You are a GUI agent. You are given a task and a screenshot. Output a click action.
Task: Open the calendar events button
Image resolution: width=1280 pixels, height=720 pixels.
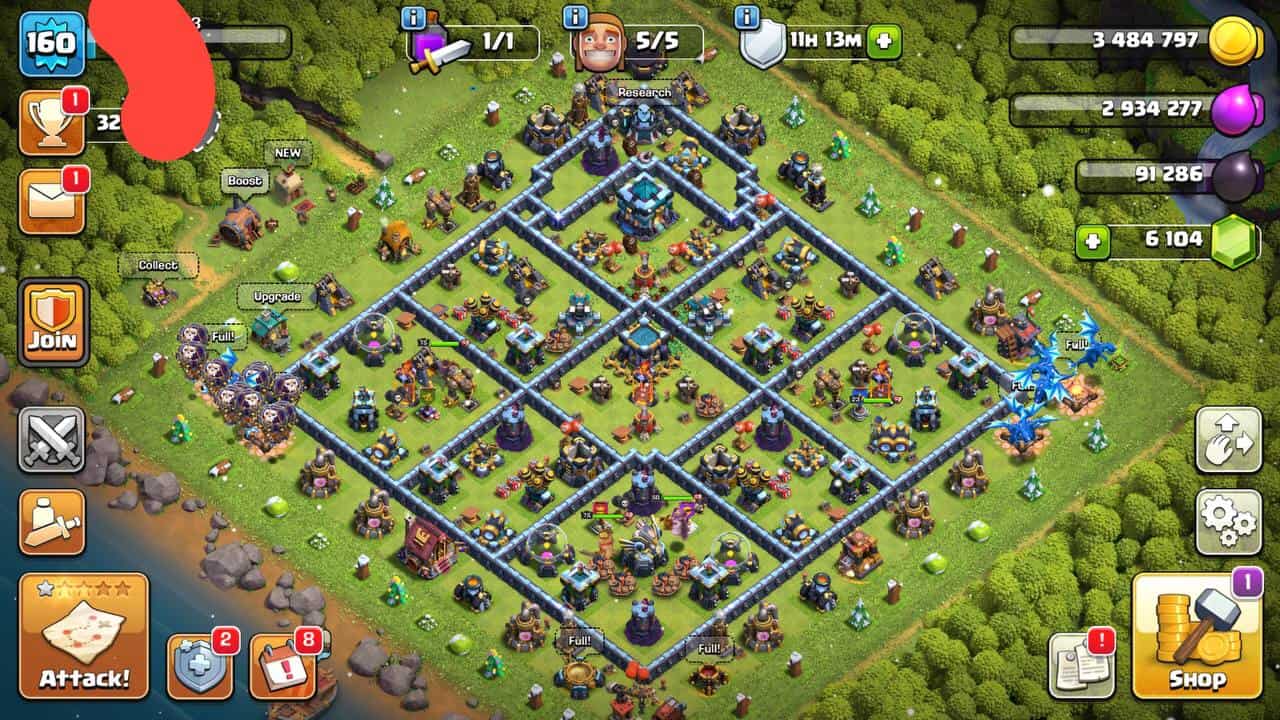tap(281, 666)
